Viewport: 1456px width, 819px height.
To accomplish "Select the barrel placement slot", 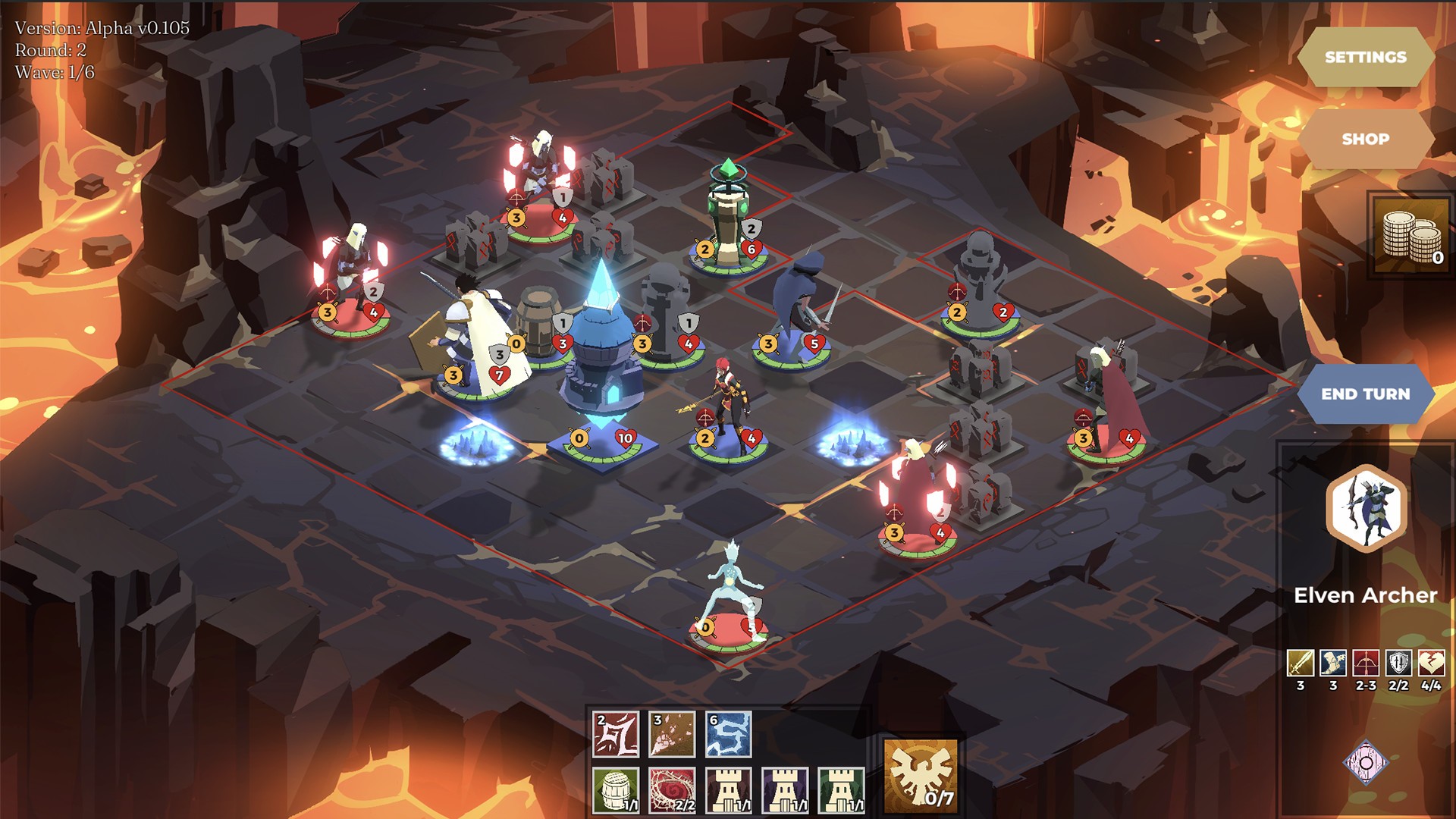I will pos(616,790).
